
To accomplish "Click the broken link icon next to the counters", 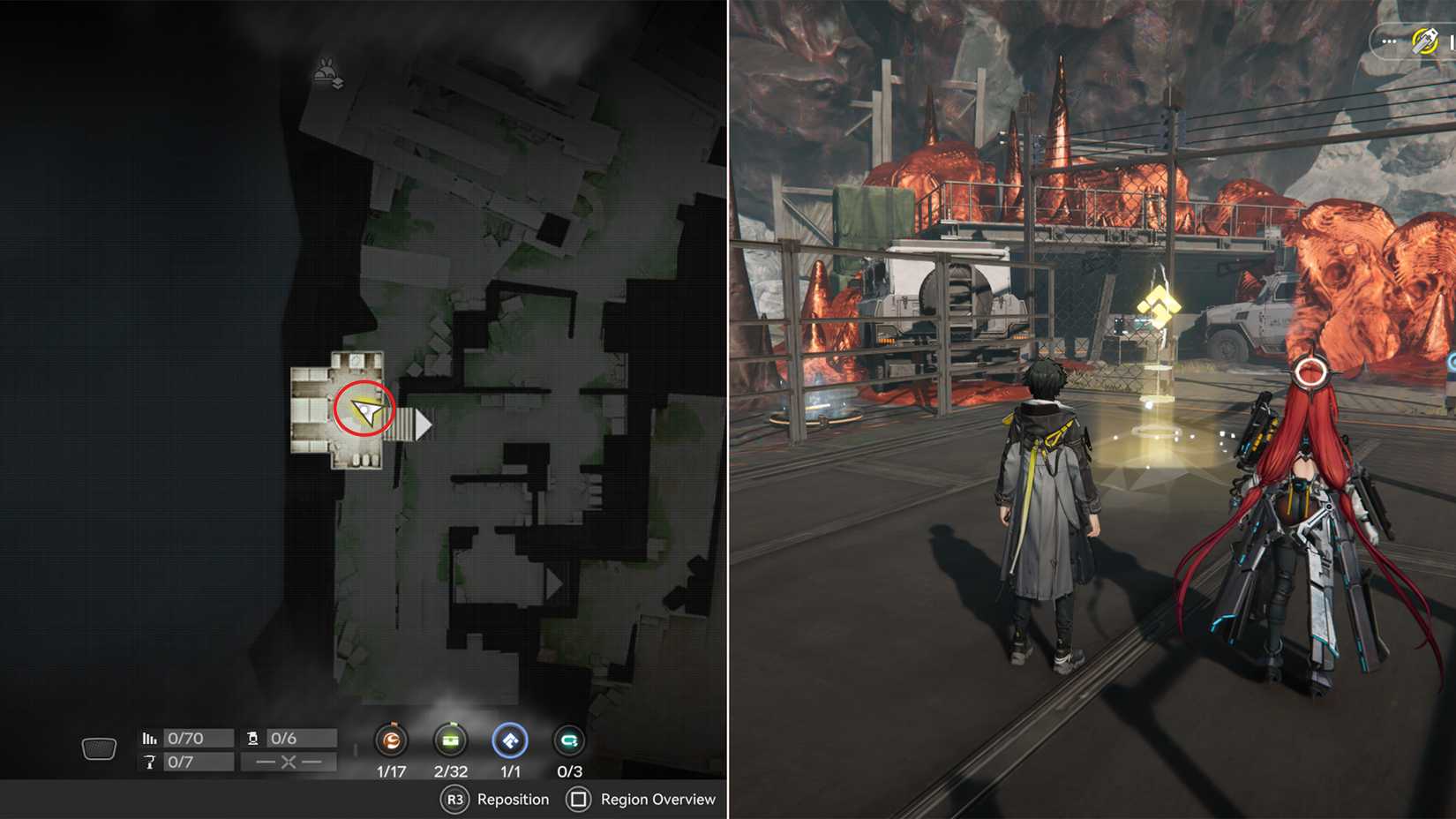I will pyautogui.click(x=287, y=762).
